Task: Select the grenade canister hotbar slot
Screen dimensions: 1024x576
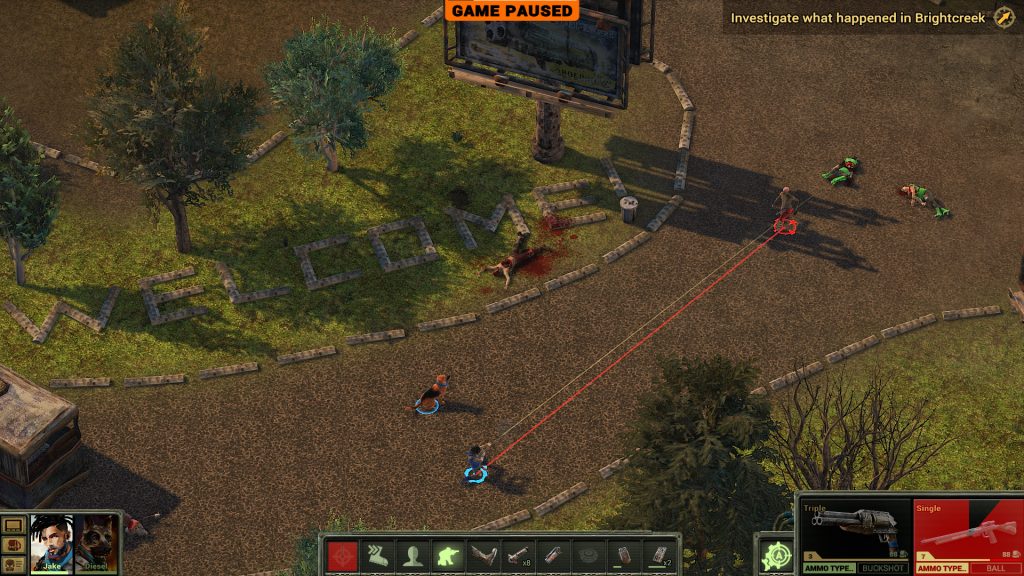Action: (552, 555)
